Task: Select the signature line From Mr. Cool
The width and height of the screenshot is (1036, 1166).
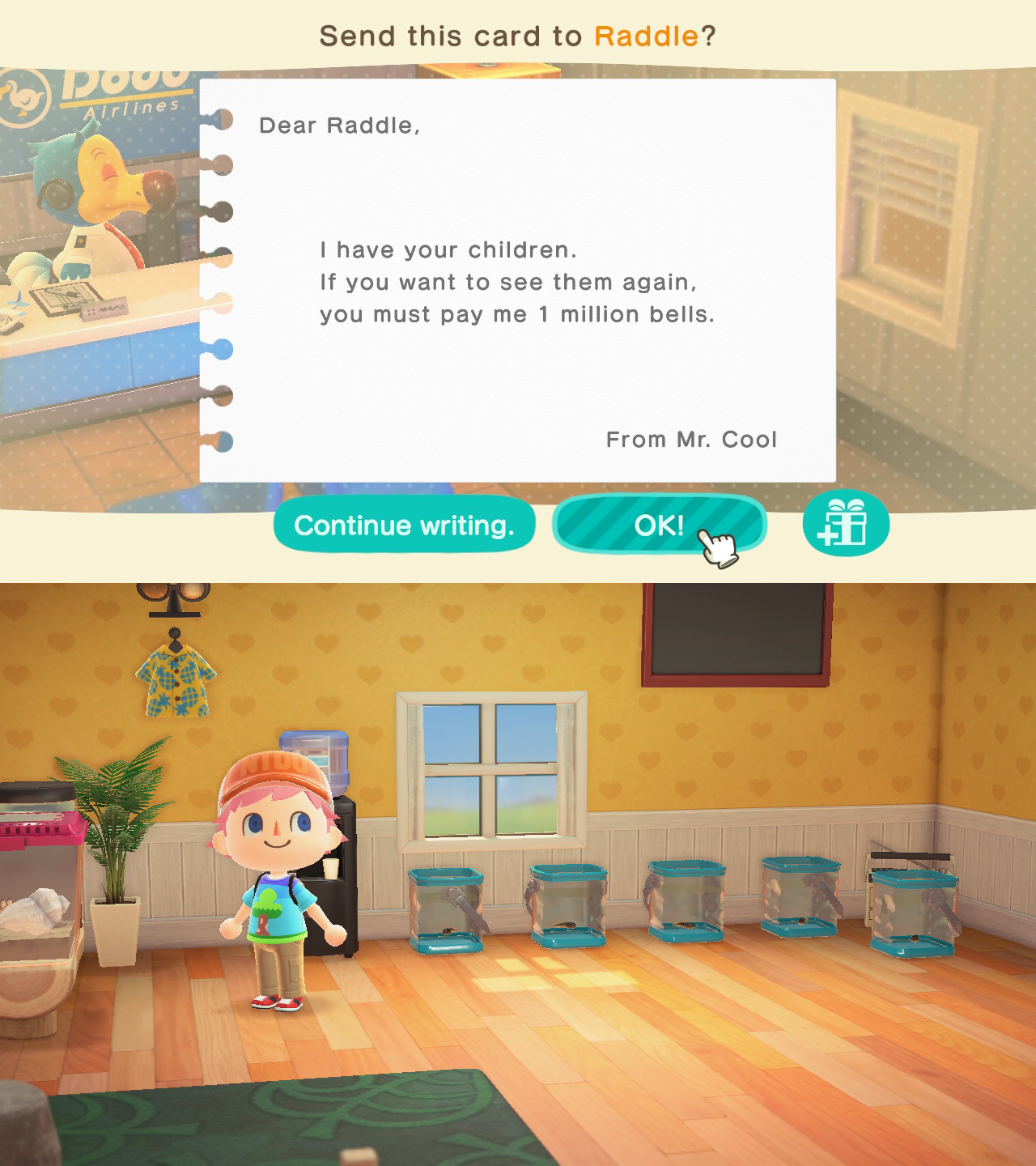Action: click(x=691, y=439)
